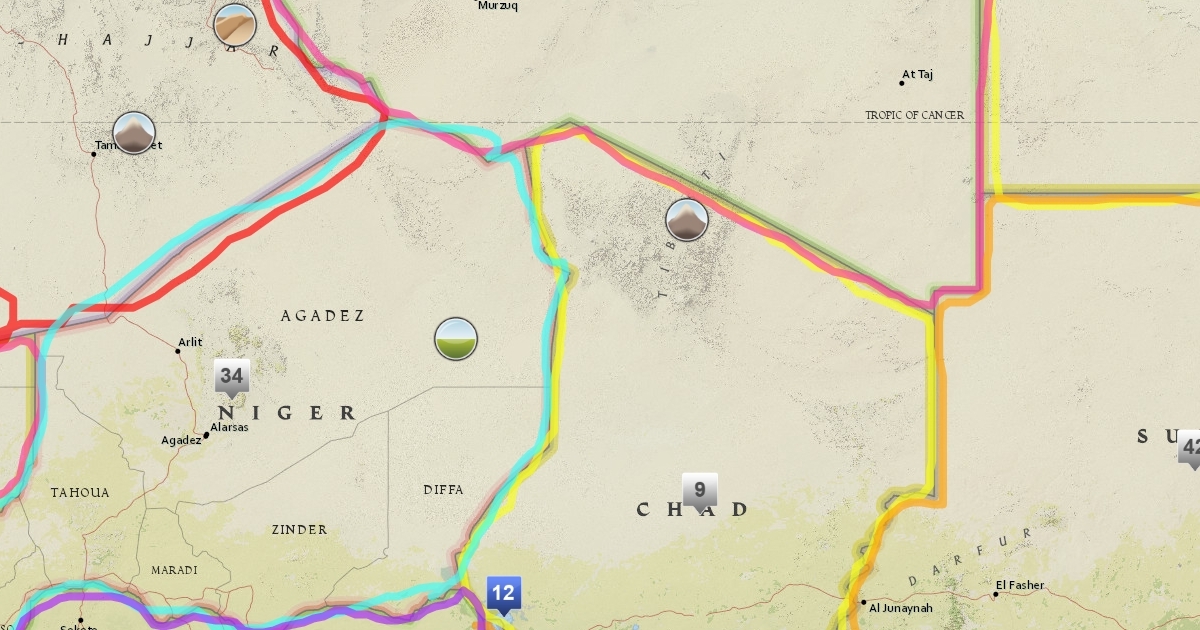Select the gray marker numbered 9
The height and width of the screenshot is (630, 1200).
[700, 490]
